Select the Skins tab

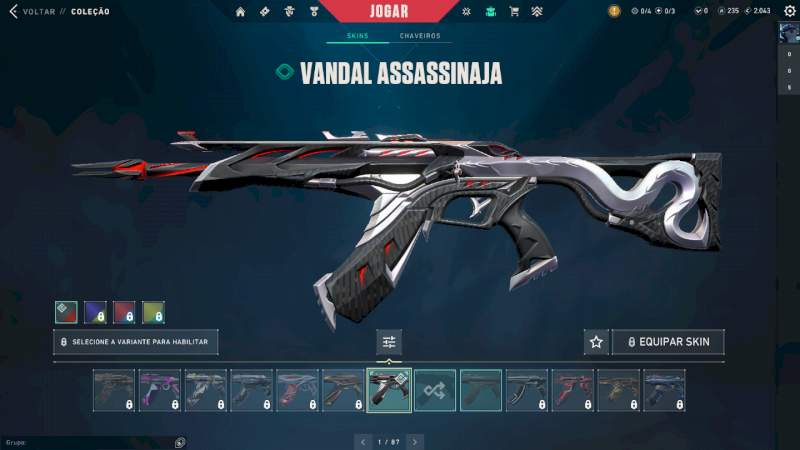point(357,36)
